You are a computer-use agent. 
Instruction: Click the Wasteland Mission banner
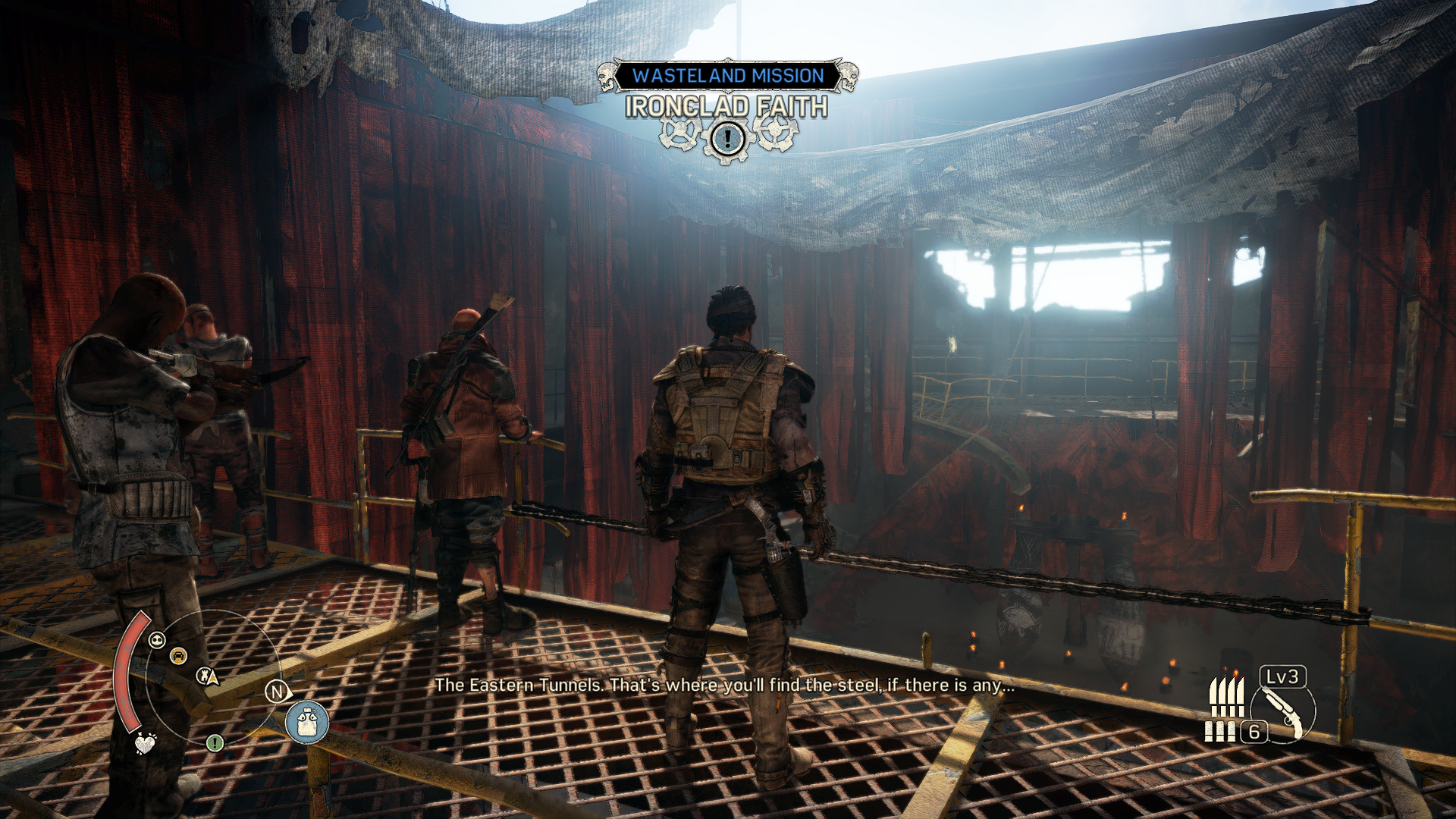pyautogui.click(x=727, y=76)
